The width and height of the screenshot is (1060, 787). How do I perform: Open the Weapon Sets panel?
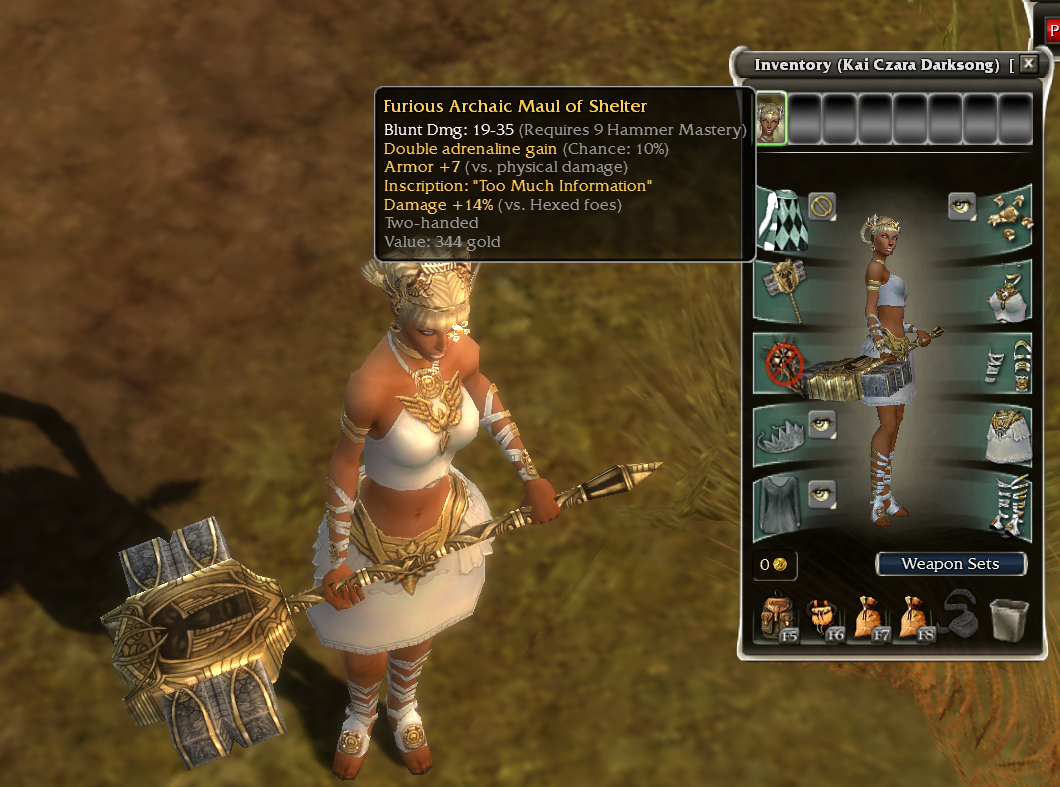(x=950, y=564)
